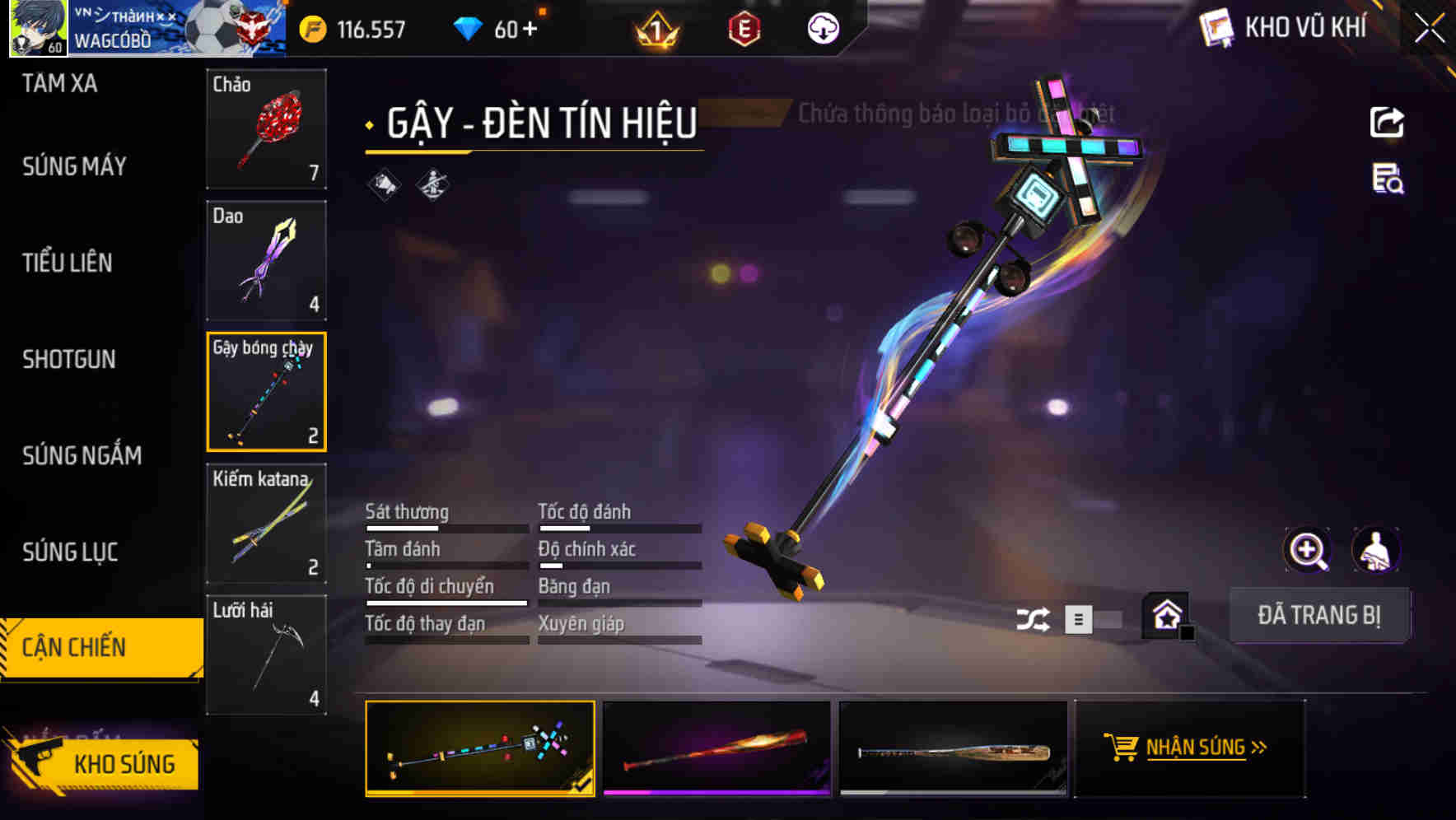The image size is (1456, 820).
Task: Open the Nhận Súng shop link
Action: (x=1189, y=748)
